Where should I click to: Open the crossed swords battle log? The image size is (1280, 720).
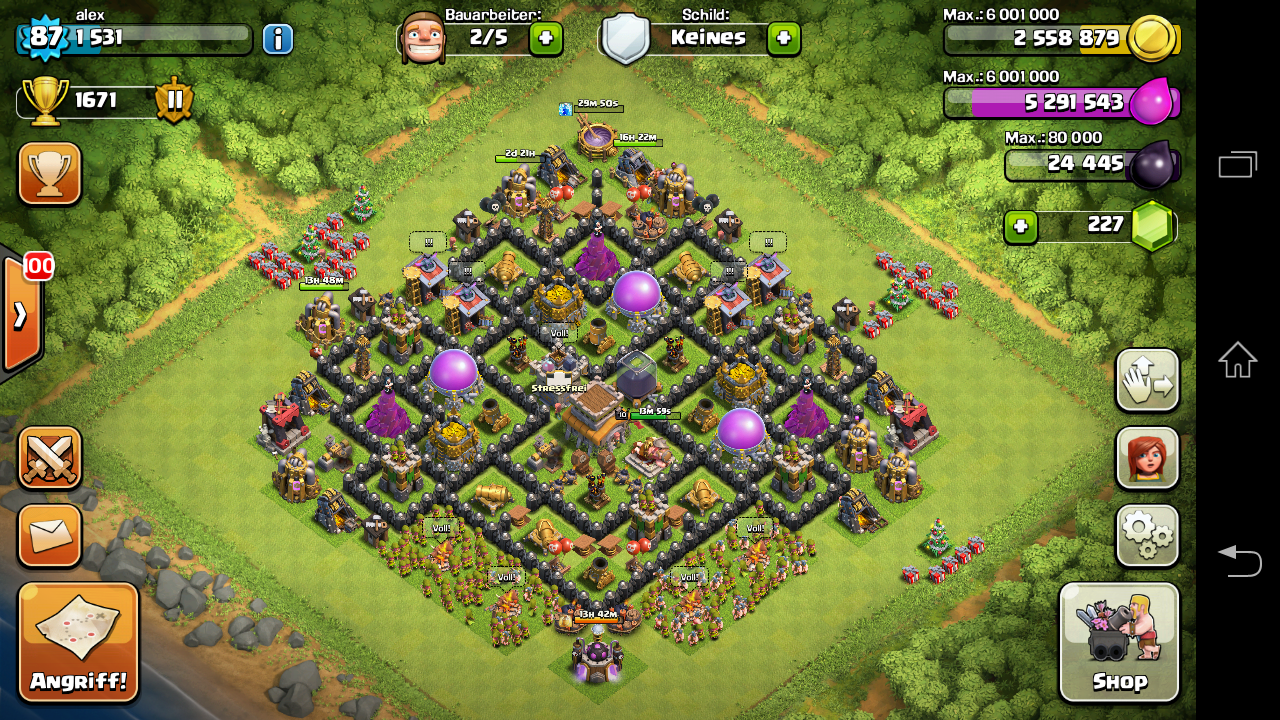point(49,458)
